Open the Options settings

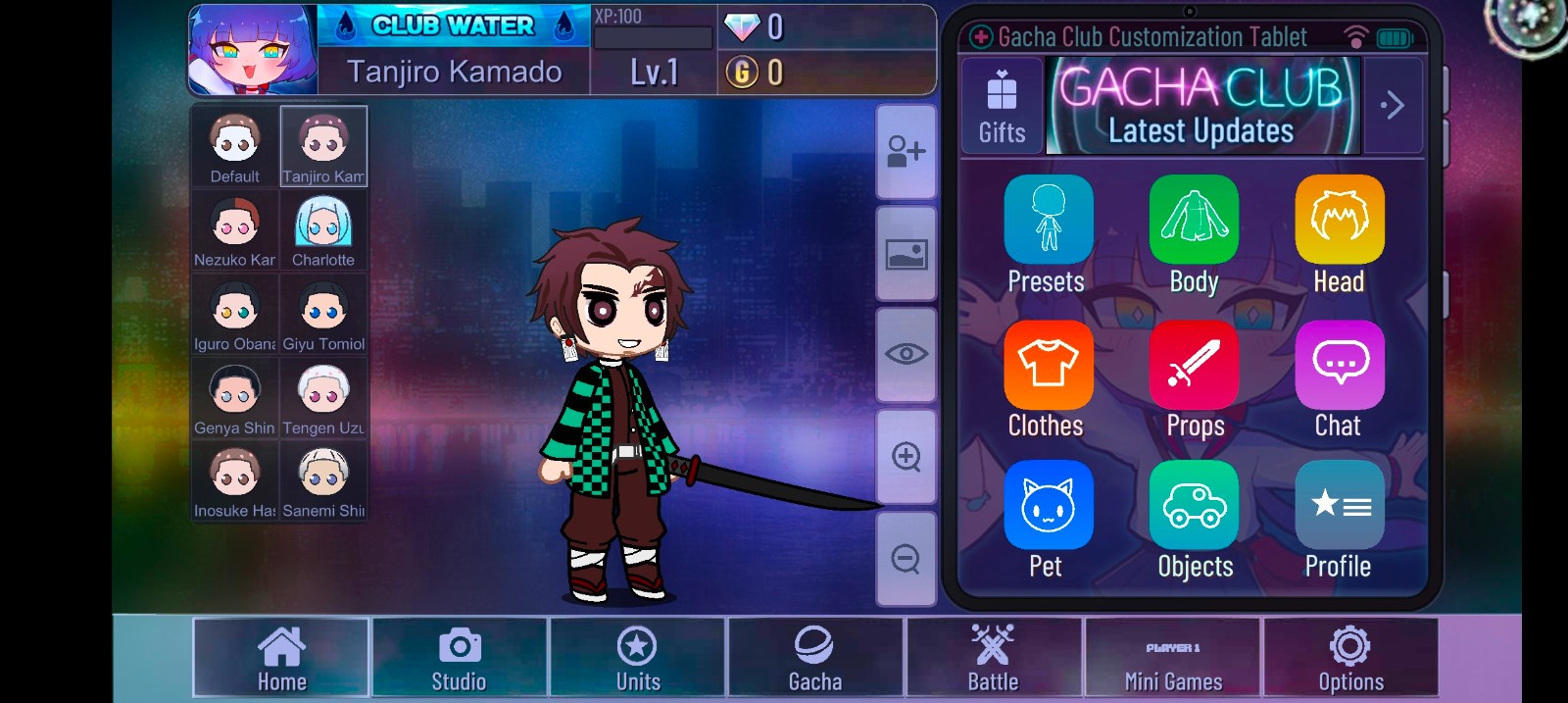tap(1350, 658)
